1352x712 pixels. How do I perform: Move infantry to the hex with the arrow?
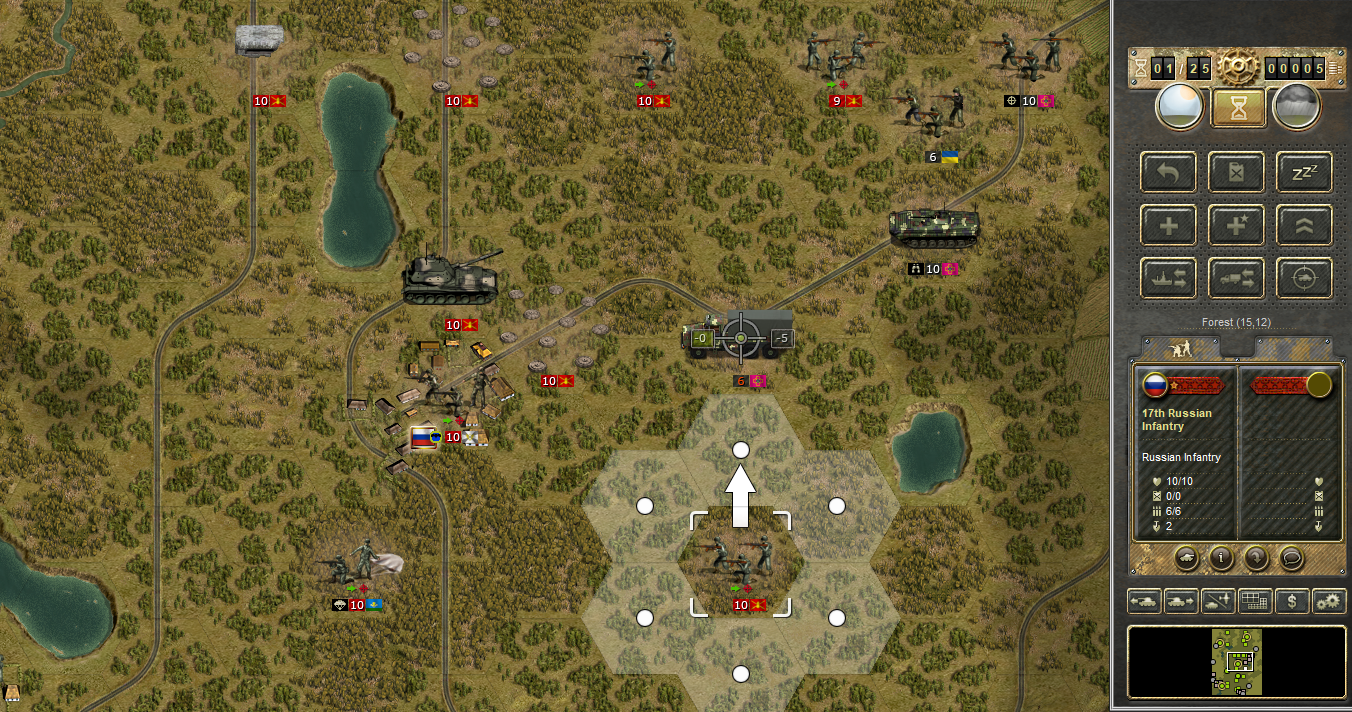click(741, 450)
